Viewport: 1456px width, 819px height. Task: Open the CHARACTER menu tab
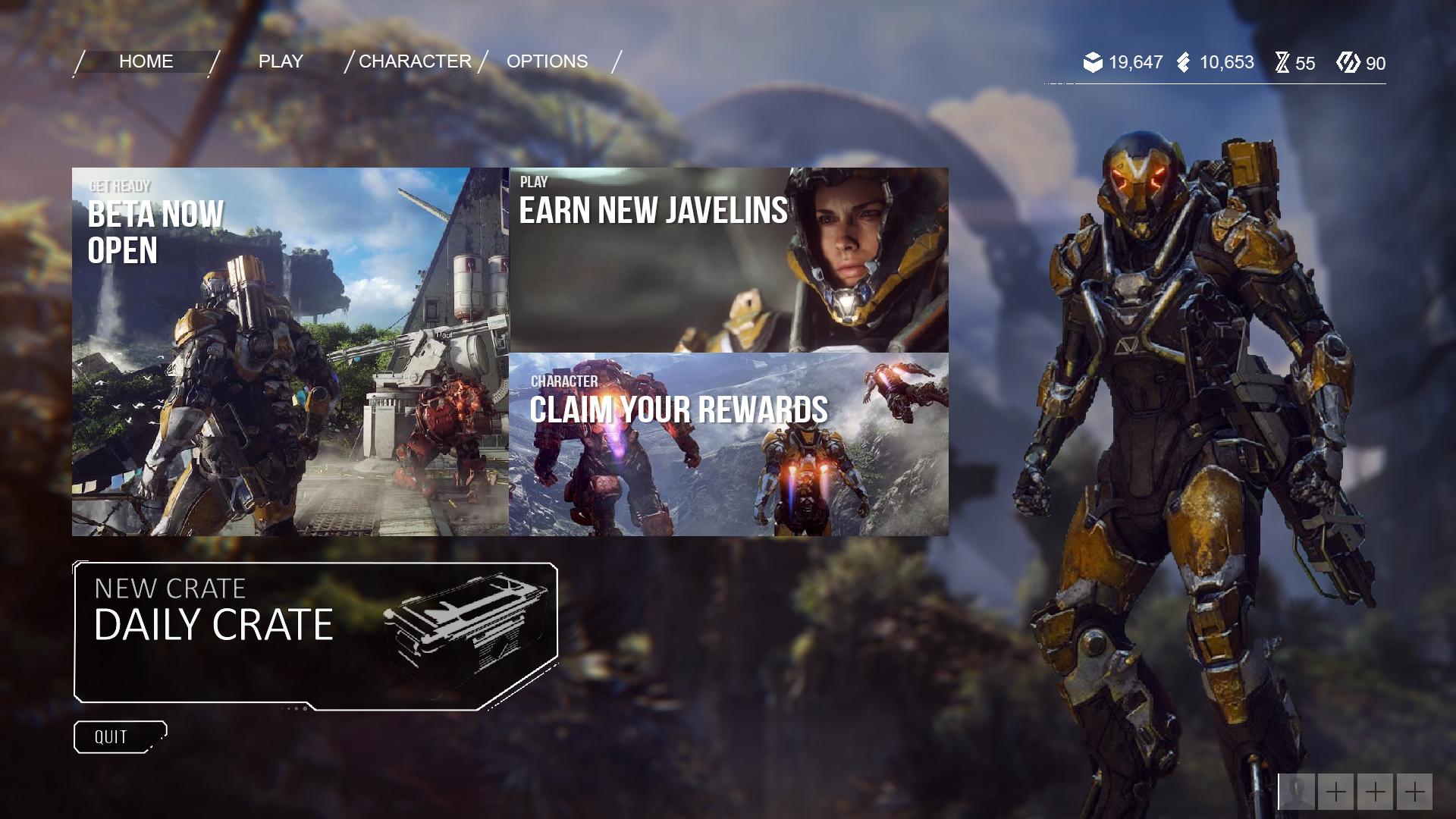tap(416, 61)
